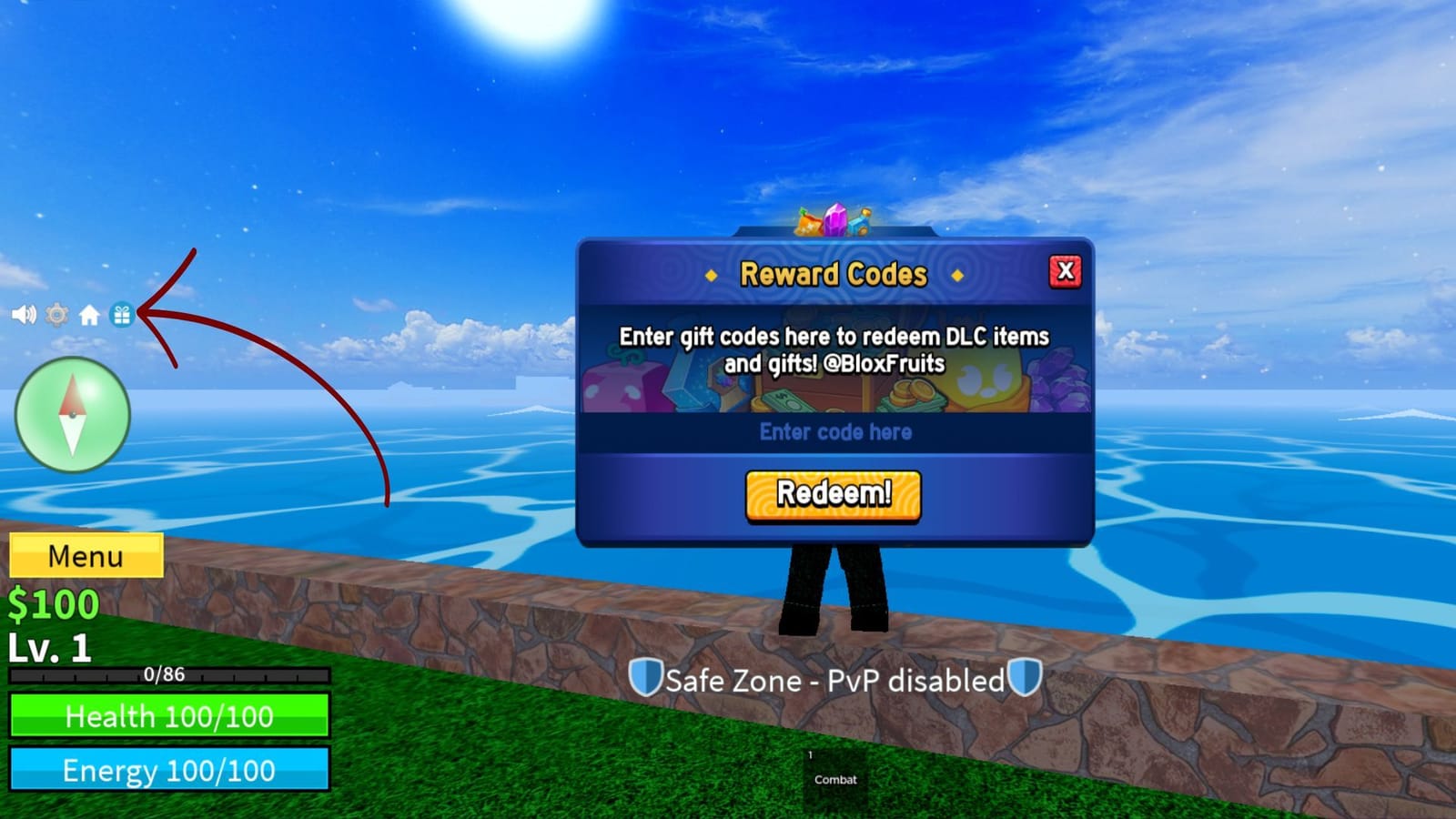Screen dimensions: 1456x819
Task: Click the Enter code here field
Action: (833, 433)
